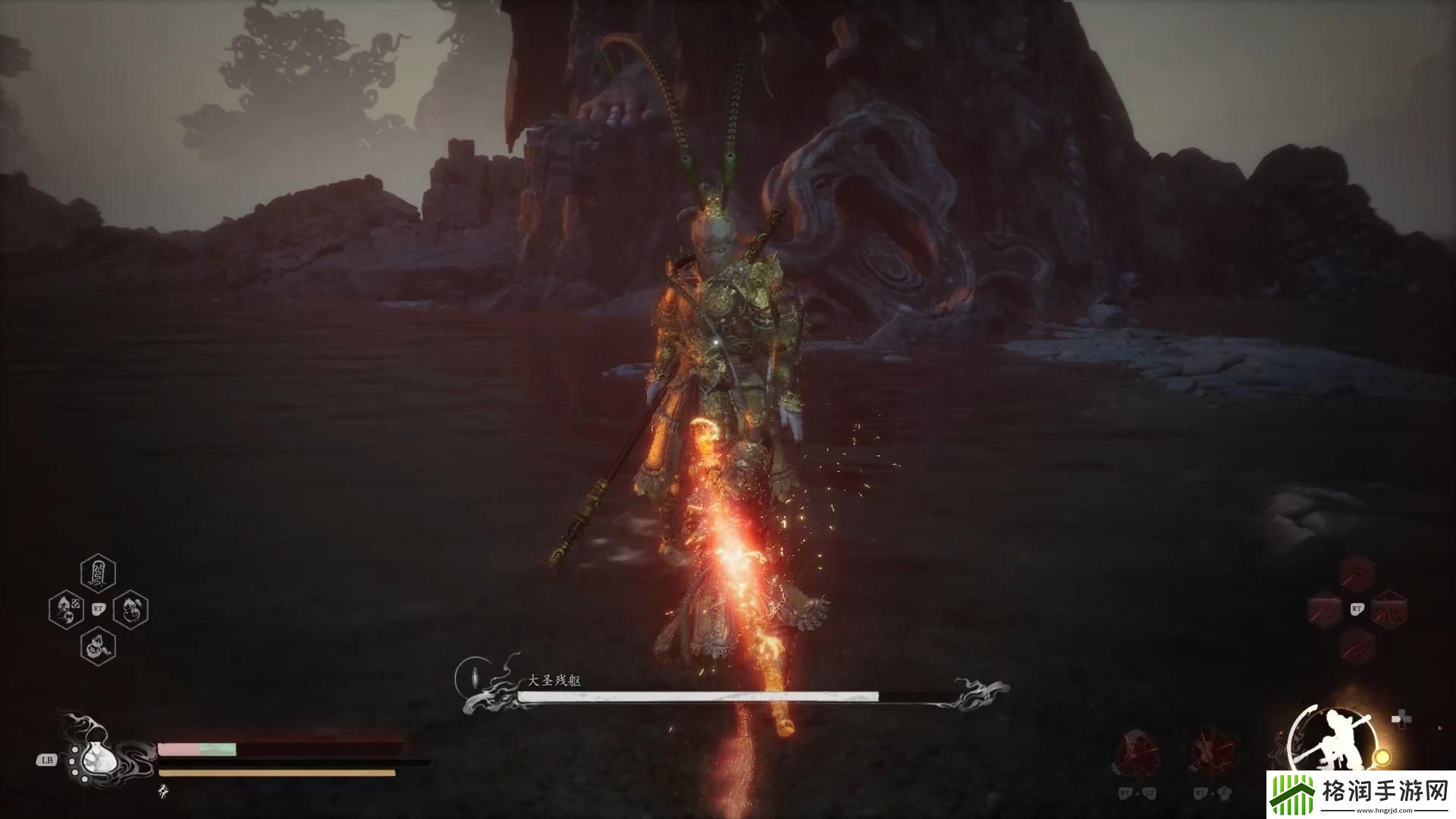
Task: Use the tall scroll-shaped item in the quick slots
Action: pyautogui.click(x=98, y=573)
